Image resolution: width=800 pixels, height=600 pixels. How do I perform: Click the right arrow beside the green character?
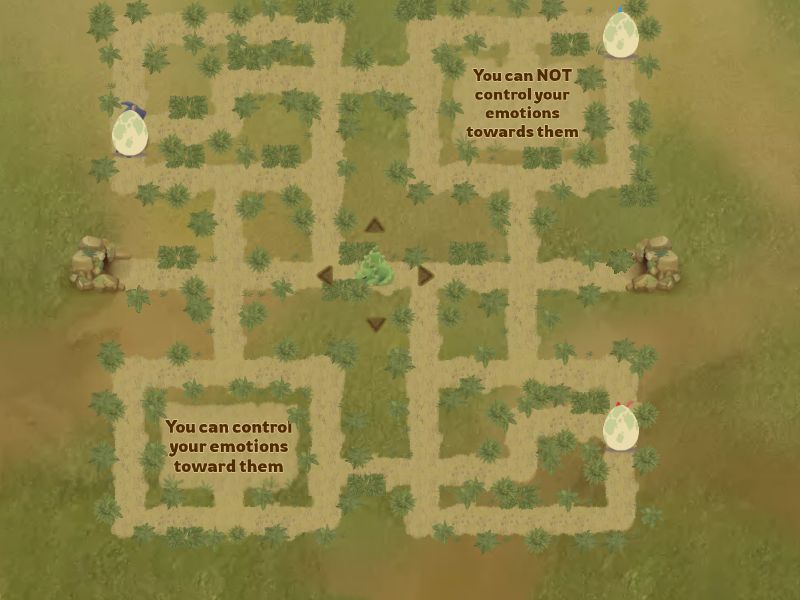pos(426,275)
